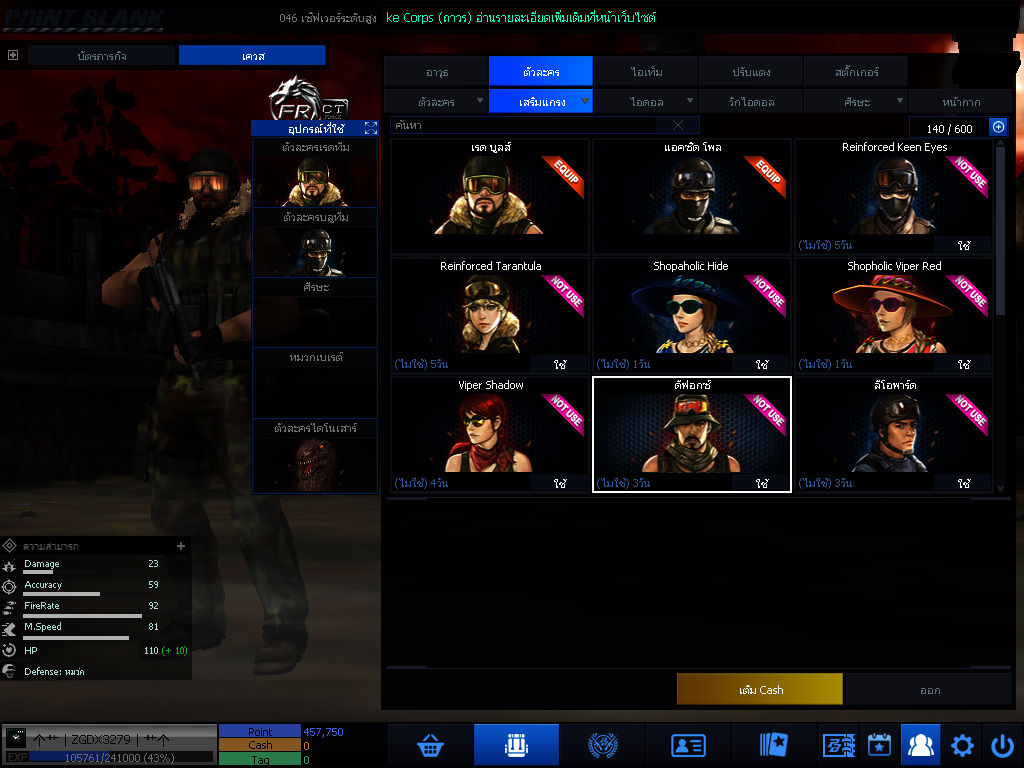The width and height of the screenshot is (1024, 768).
Task: Select the Reinforced Keen Eyes character card
Action: 893,196
